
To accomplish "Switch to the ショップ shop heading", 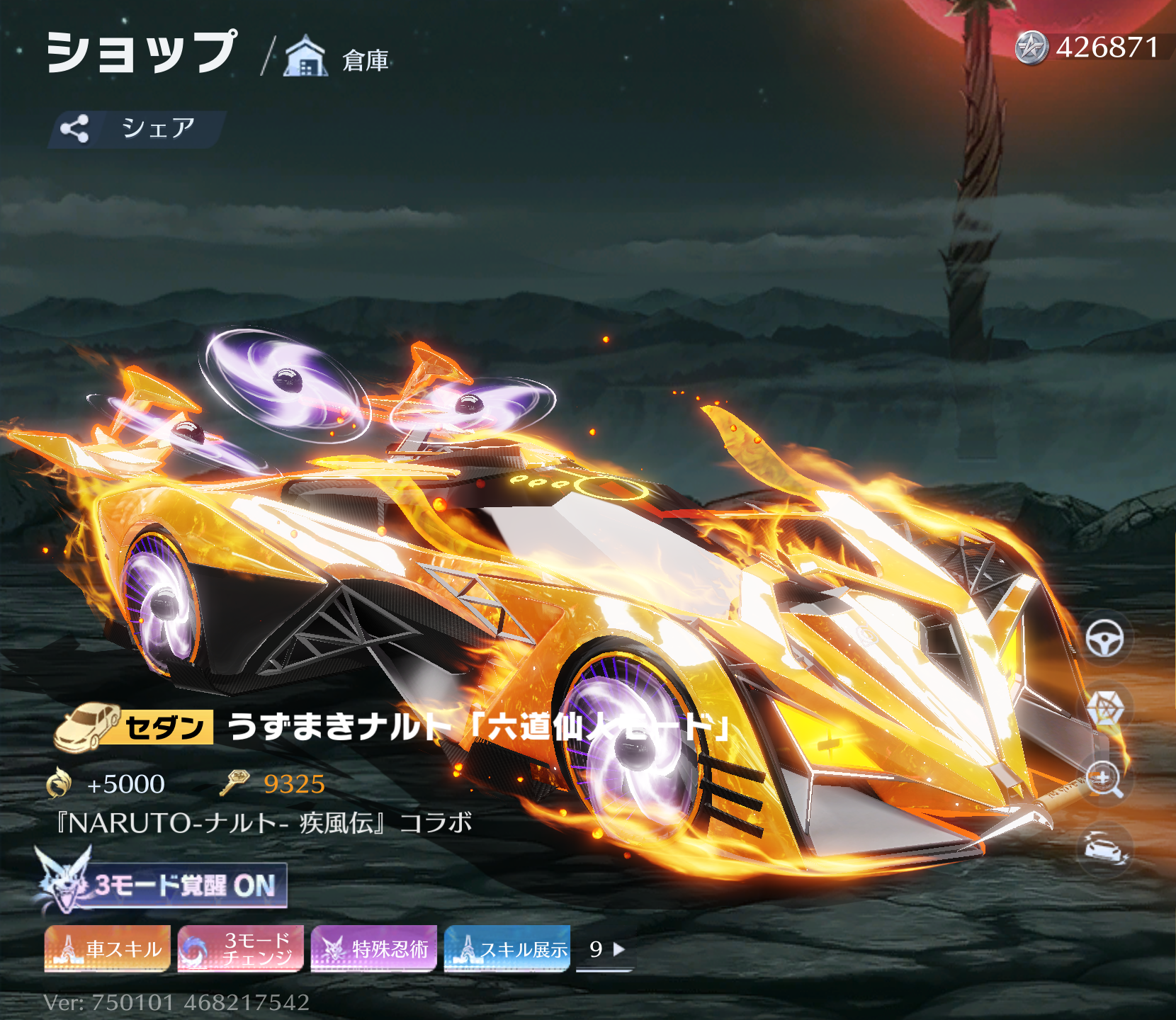I will coord(142,52).
